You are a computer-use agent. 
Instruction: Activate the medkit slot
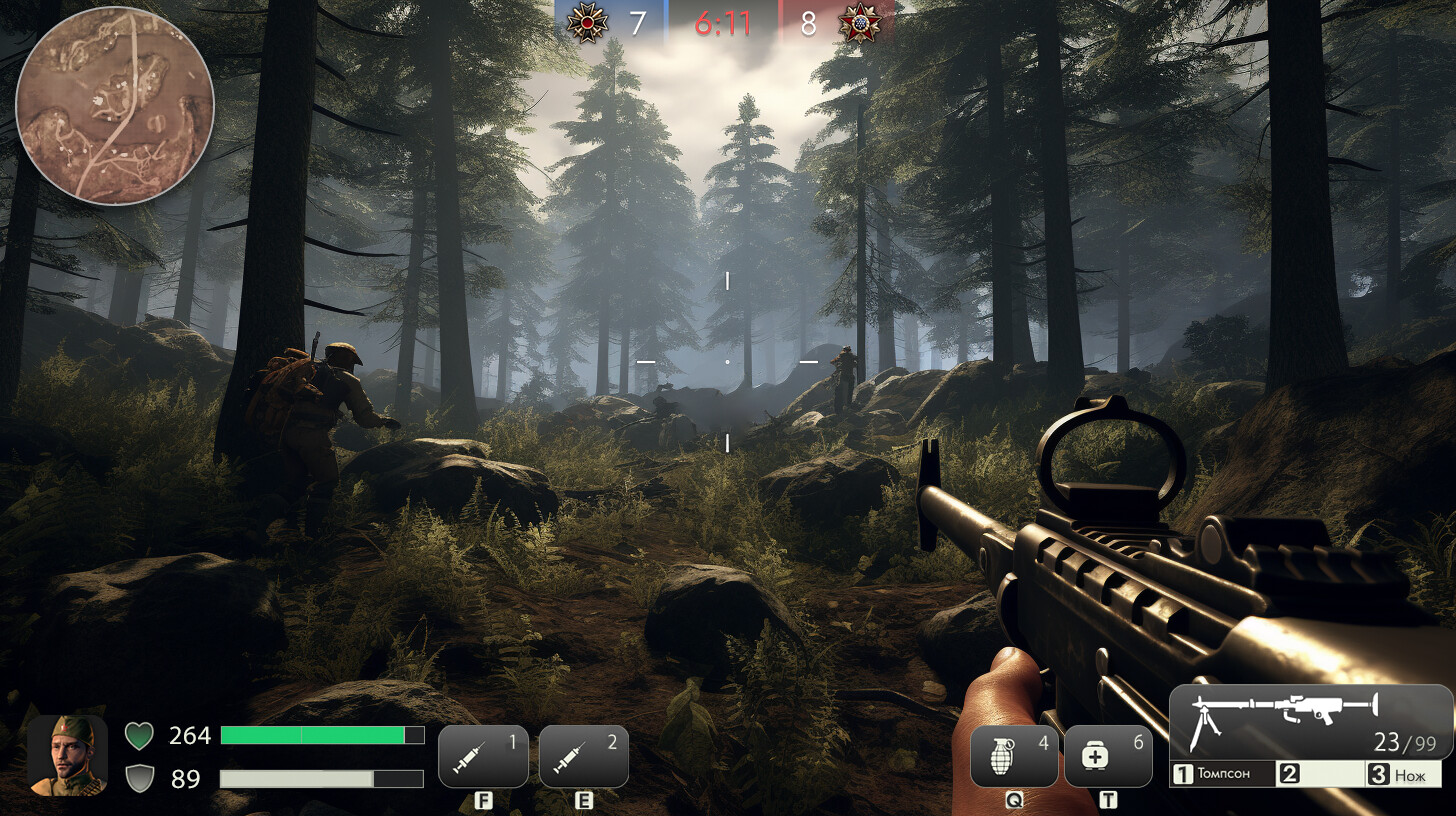1108,756
